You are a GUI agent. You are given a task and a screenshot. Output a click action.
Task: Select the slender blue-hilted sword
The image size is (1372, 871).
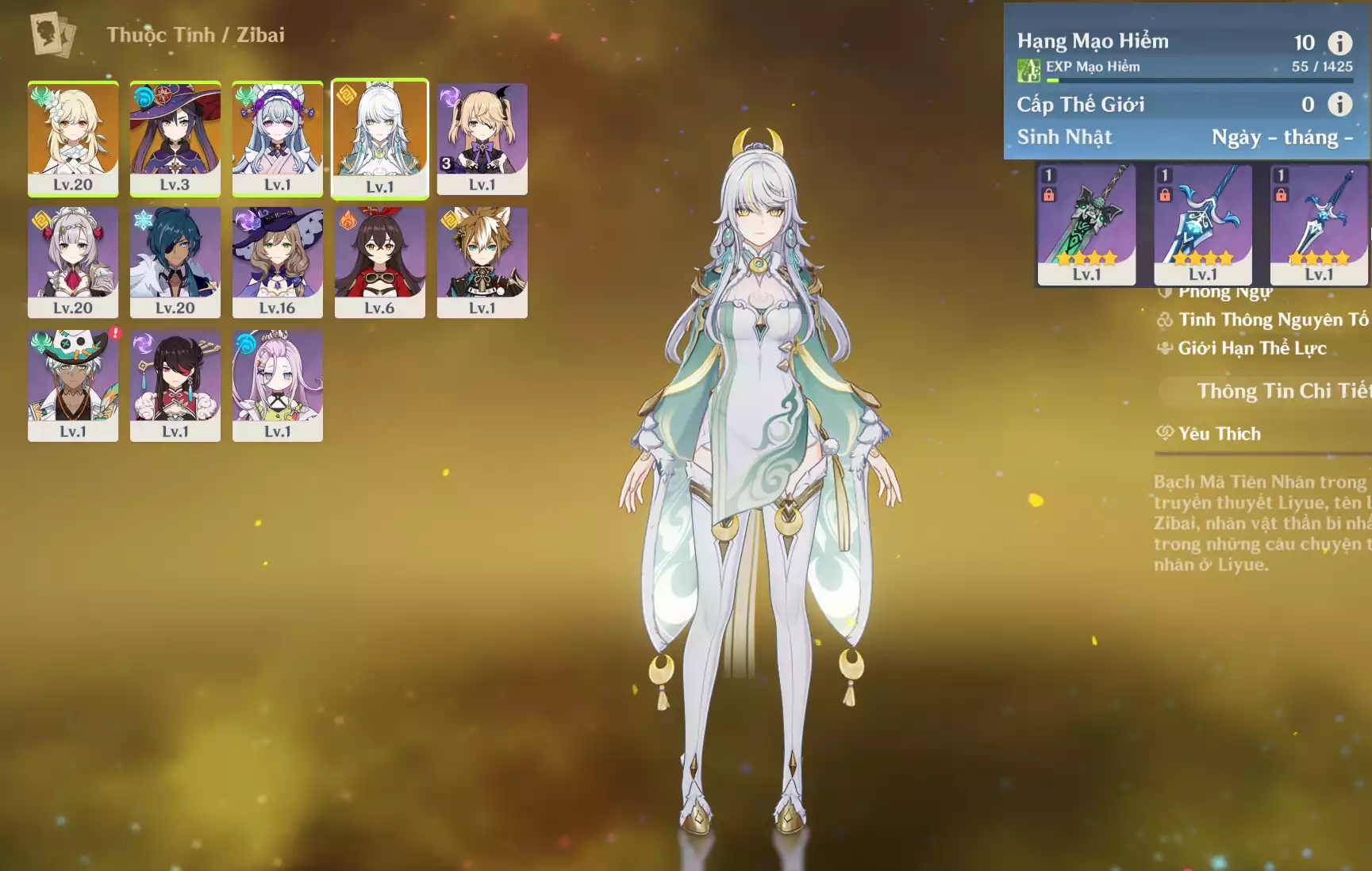[x=1318, y=223]
